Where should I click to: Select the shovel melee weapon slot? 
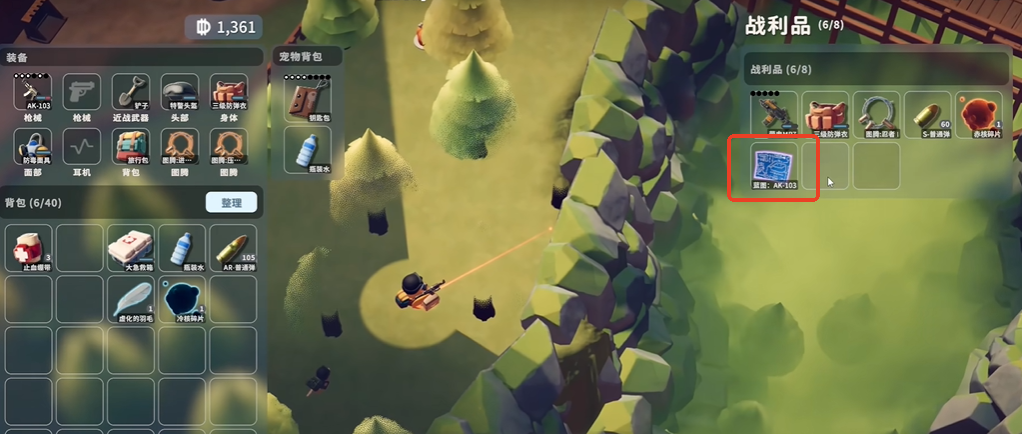[131, 95]
